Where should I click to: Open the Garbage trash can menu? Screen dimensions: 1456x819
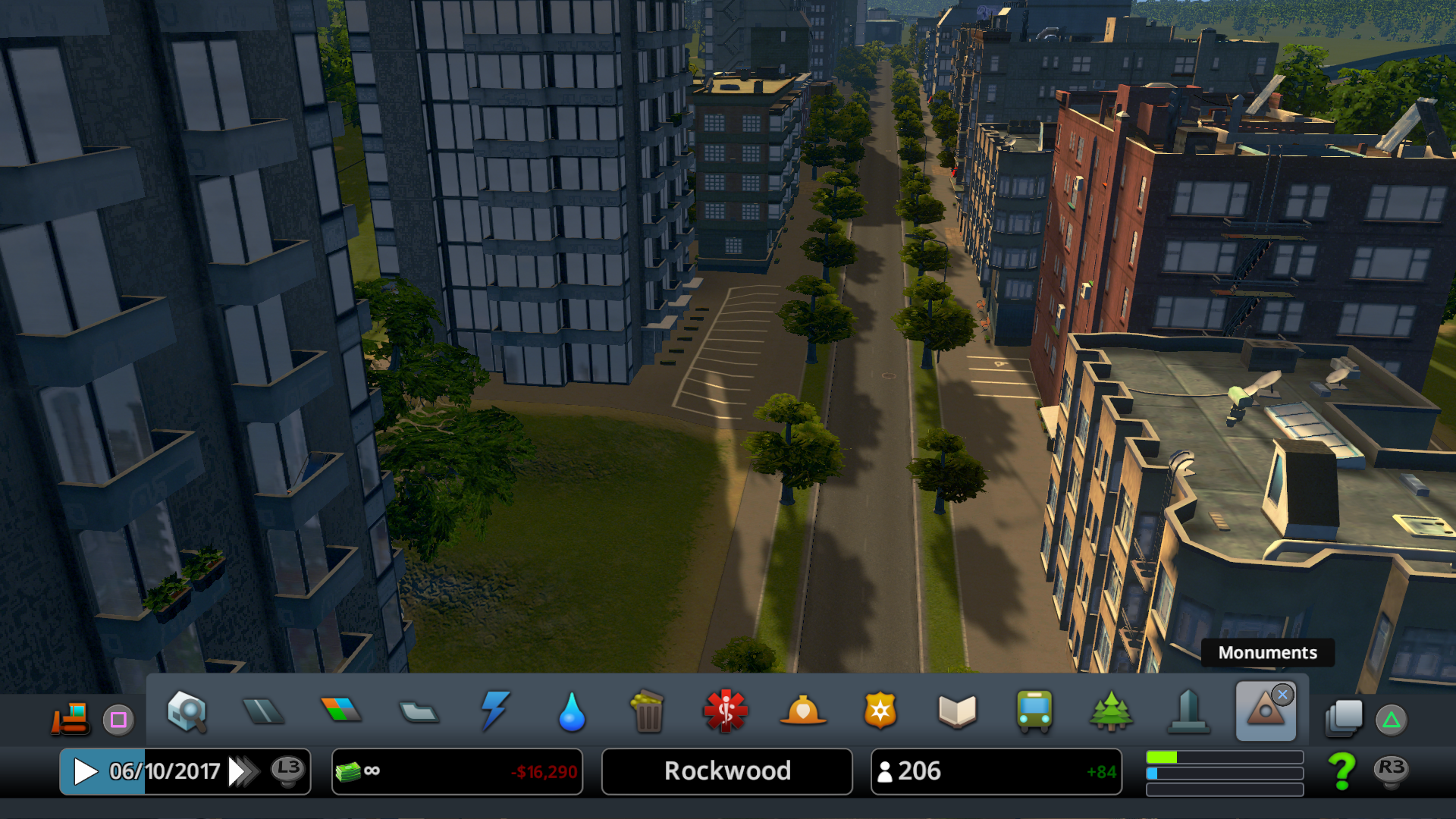click(x=648, y=711)
